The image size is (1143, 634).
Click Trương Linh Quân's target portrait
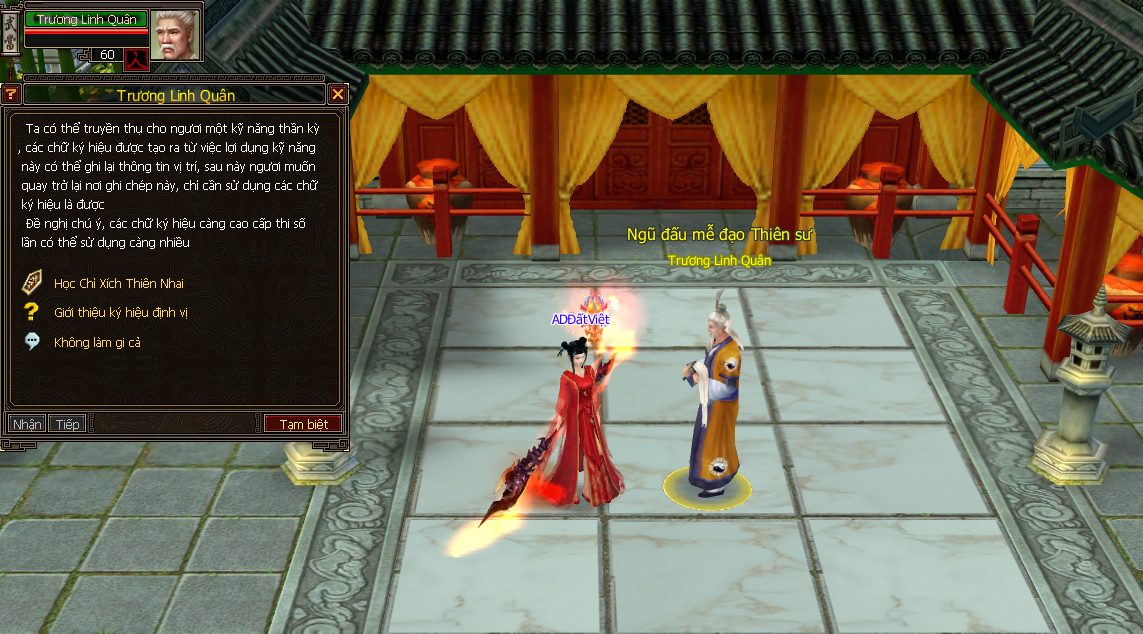[x=176, y=33]
